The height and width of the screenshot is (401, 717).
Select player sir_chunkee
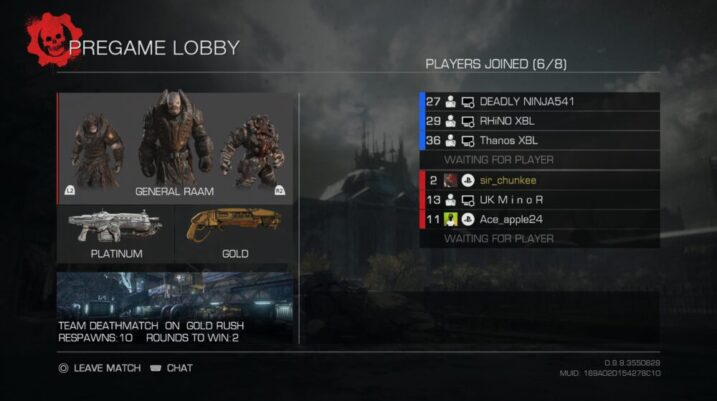click(540, 181)
